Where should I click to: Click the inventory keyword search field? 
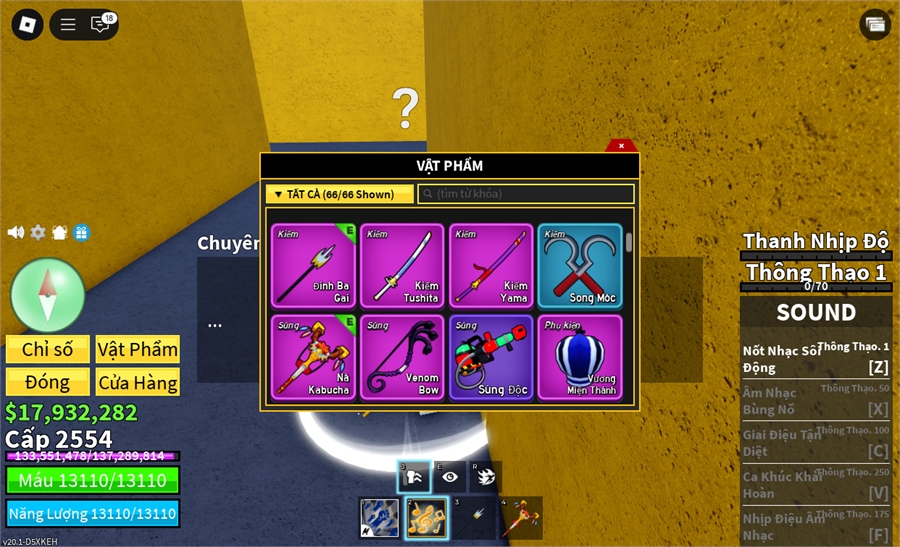click(x=526, y=194)
